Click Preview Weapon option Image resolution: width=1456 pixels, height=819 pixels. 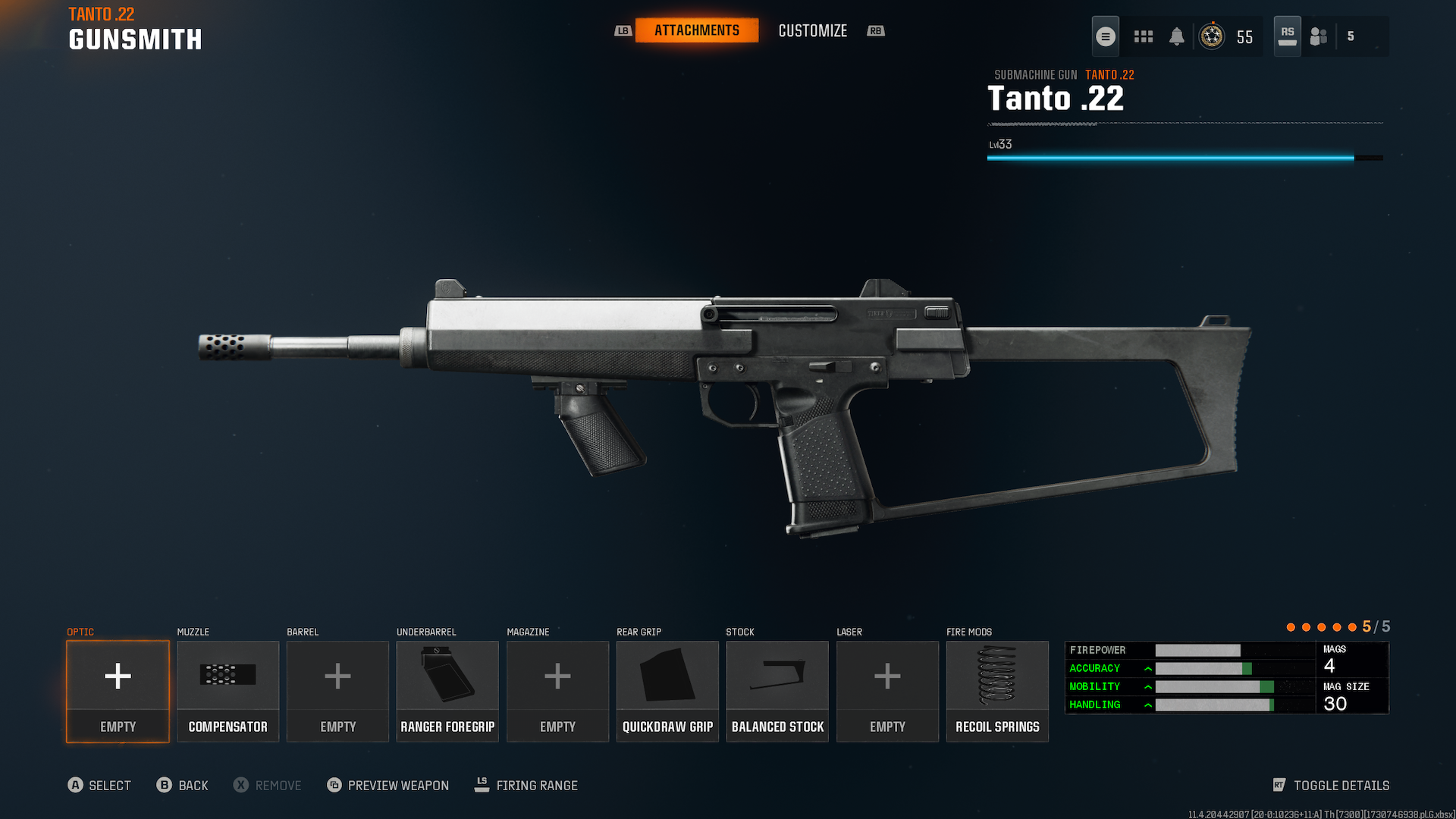coord(388,786)
